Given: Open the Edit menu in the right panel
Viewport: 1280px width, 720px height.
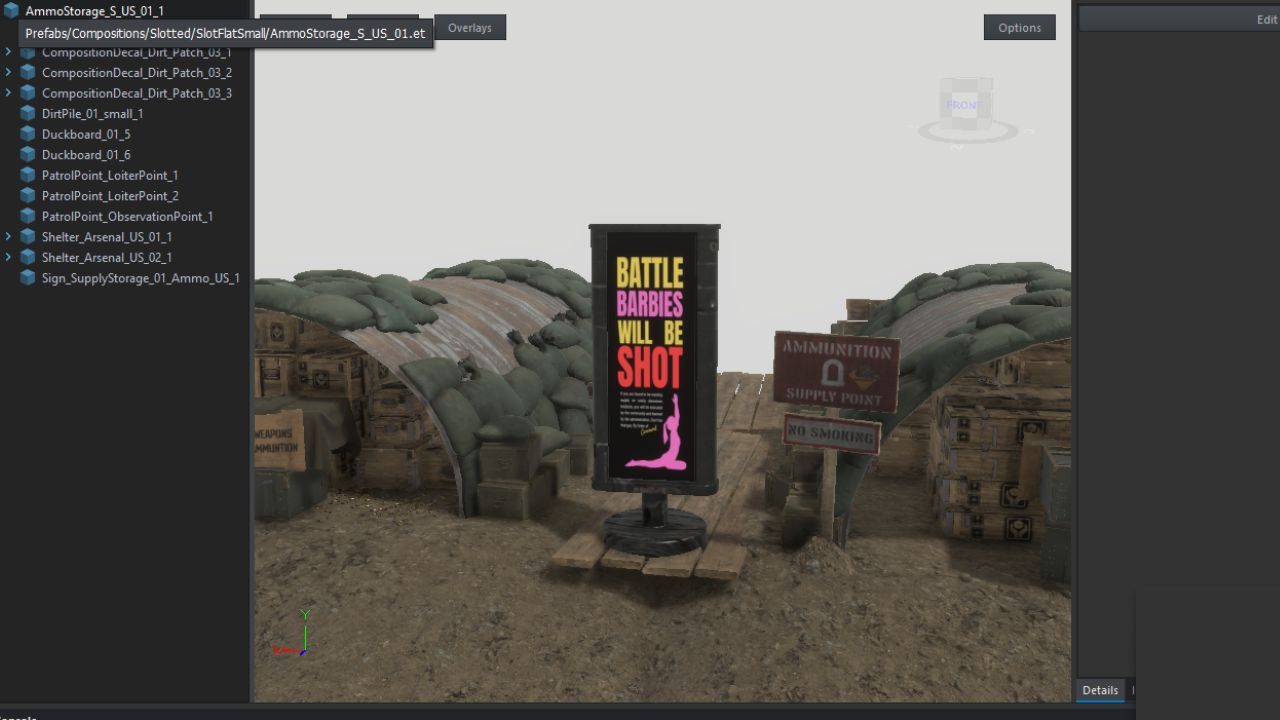Looking at the screenshot, I should (1266, 19).
